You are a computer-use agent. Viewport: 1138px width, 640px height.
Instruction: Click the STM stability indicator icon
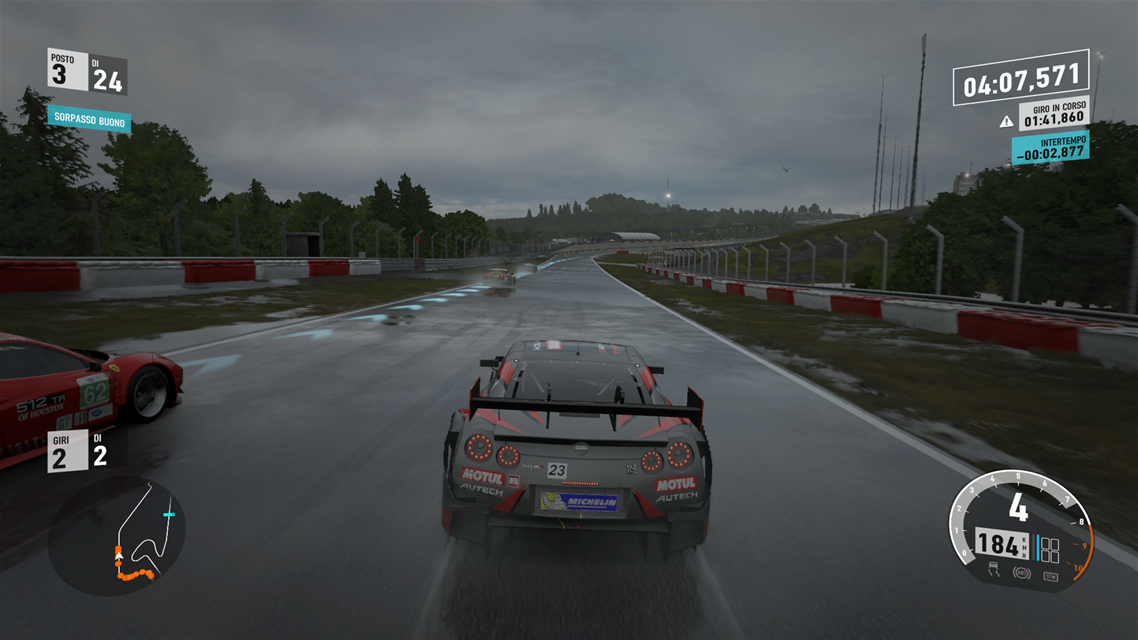pyautogui.click(x=1051, y=577)
